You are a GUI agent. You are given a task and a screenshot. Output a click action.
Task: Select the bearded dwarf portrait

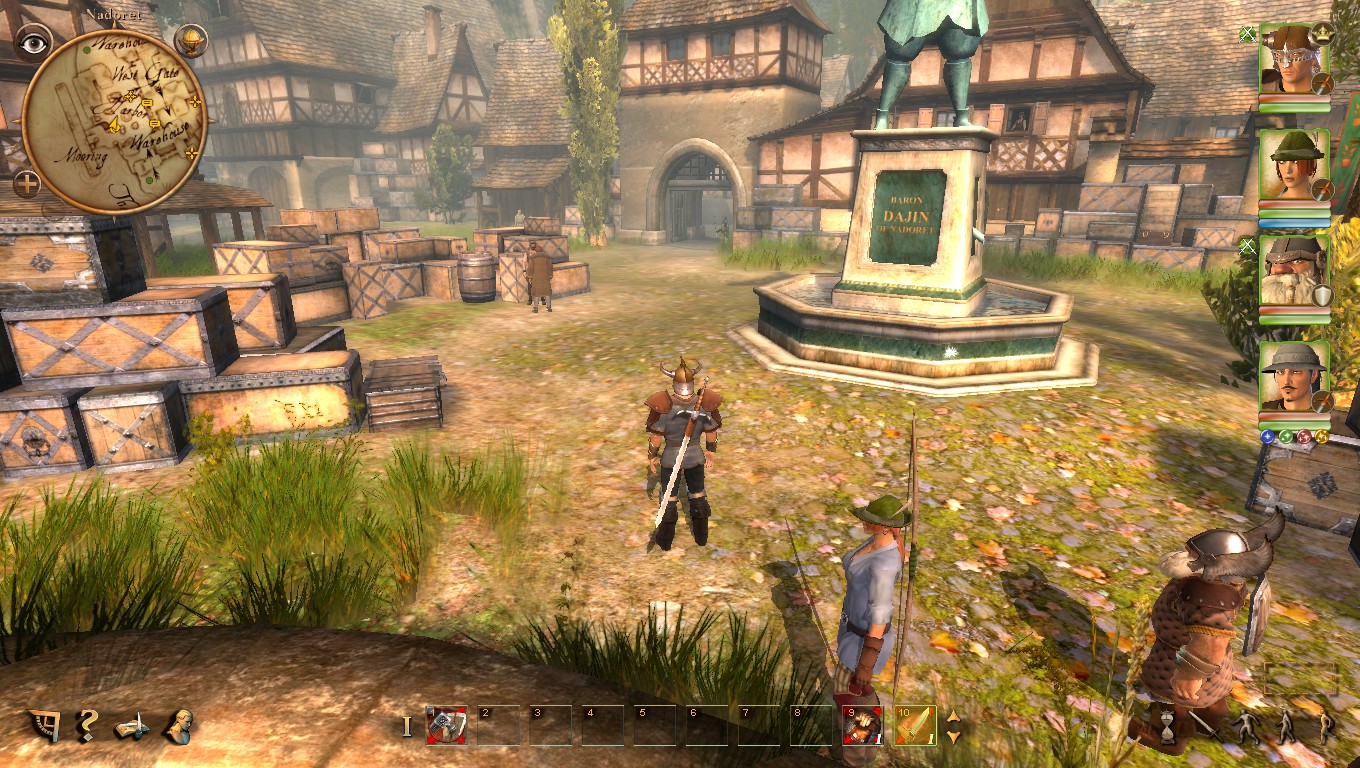pos(1294,272)
